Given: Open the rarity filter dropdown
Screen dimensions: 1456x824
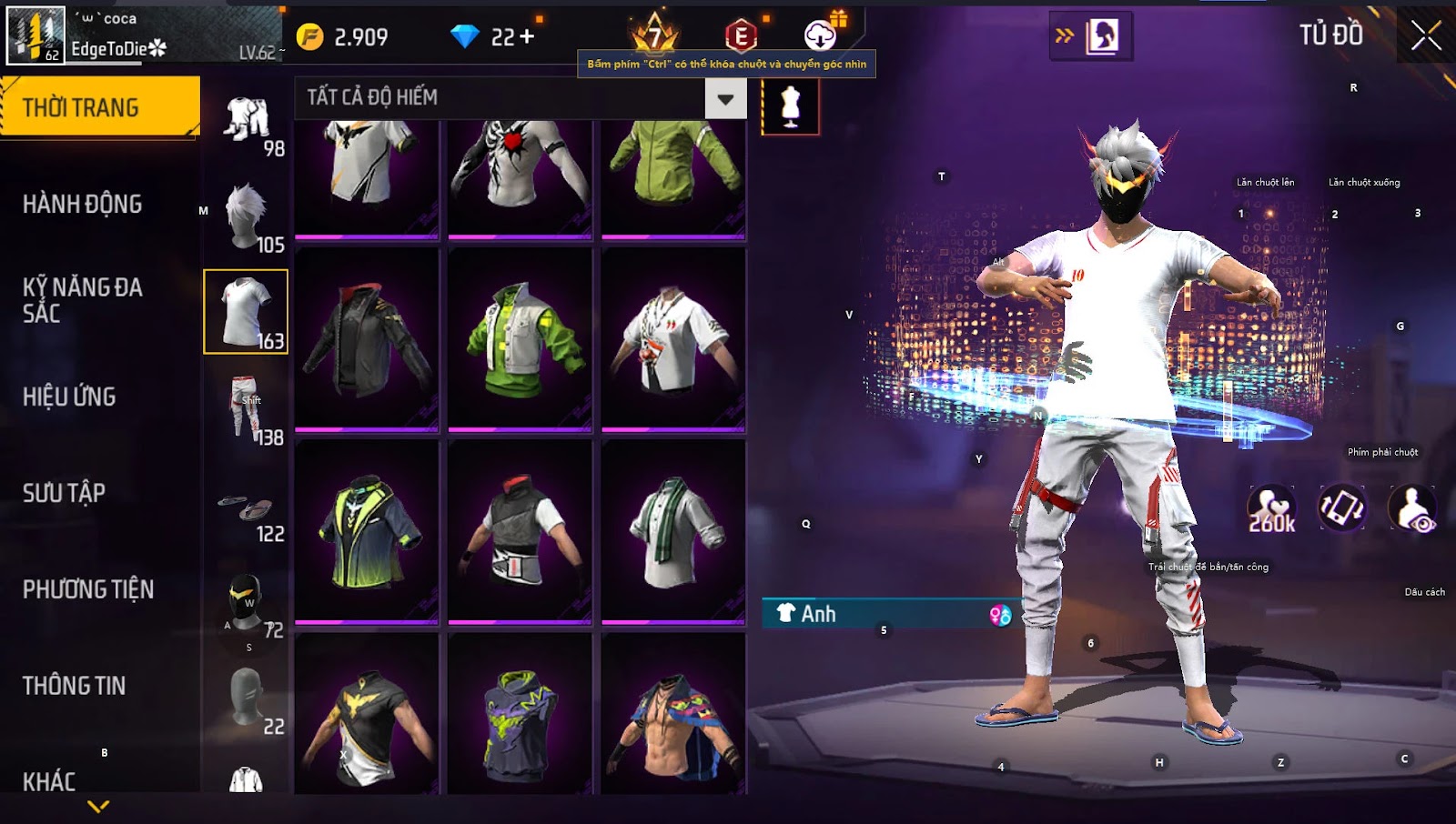Looking at the screenshot, I should (x=725, y=99).
